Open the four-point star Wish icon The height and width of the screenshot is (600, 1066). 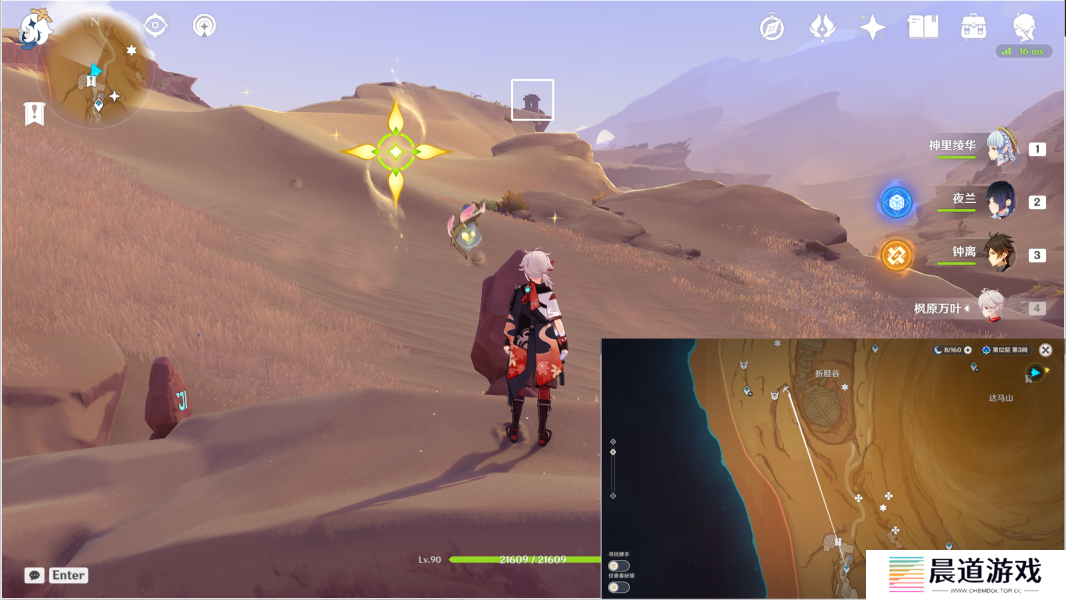point(873,27)
